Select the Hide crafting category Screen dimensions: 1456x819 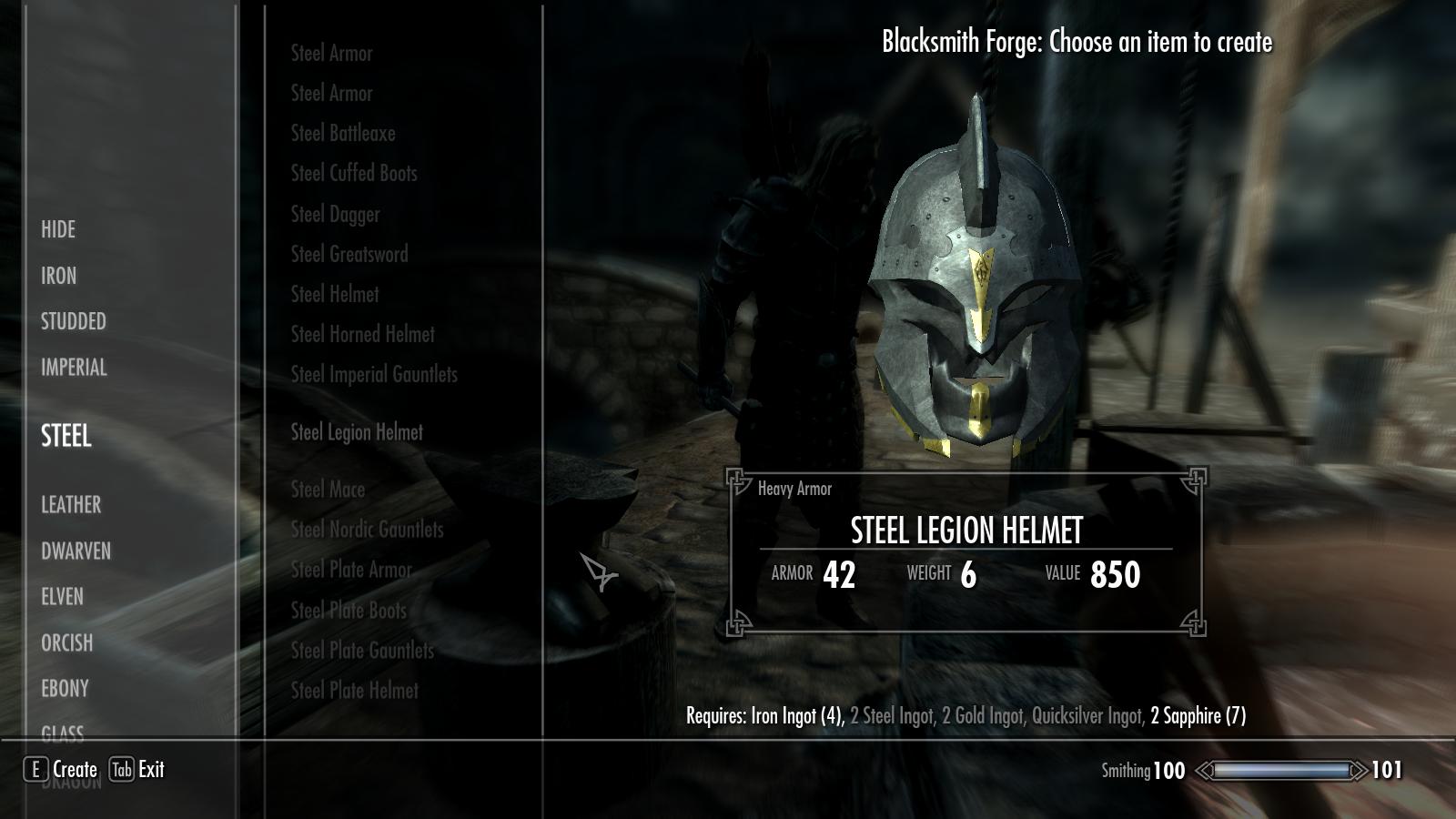(58, 229)
